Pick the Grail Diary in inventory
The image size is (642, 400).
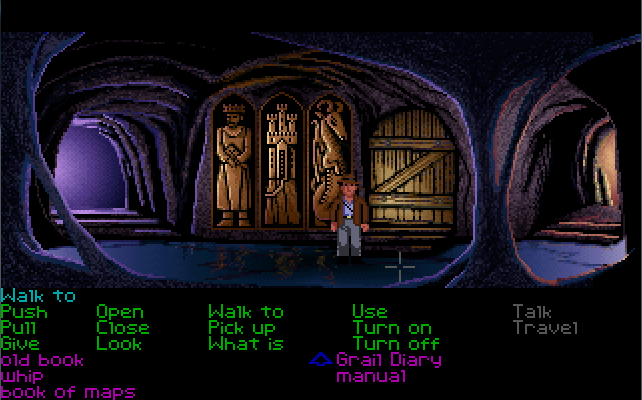[x=389, y=360]
